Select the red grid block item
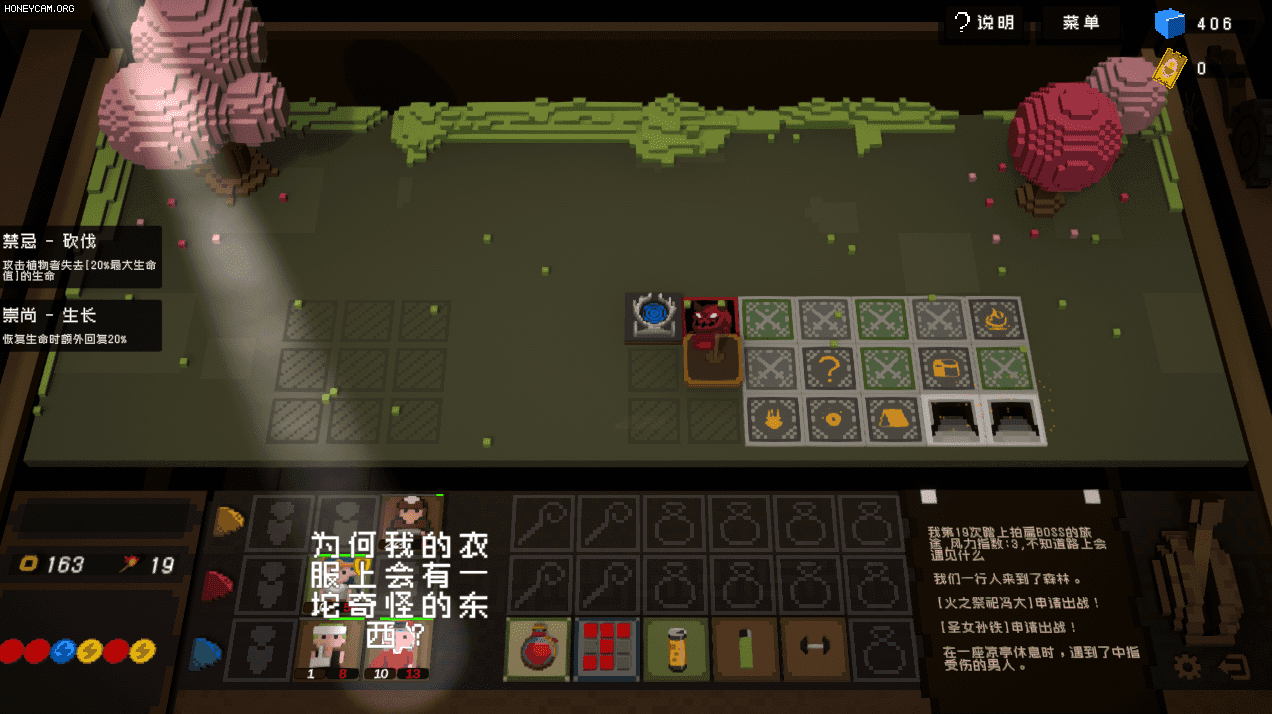1272x714 pixels. (605, 647)
